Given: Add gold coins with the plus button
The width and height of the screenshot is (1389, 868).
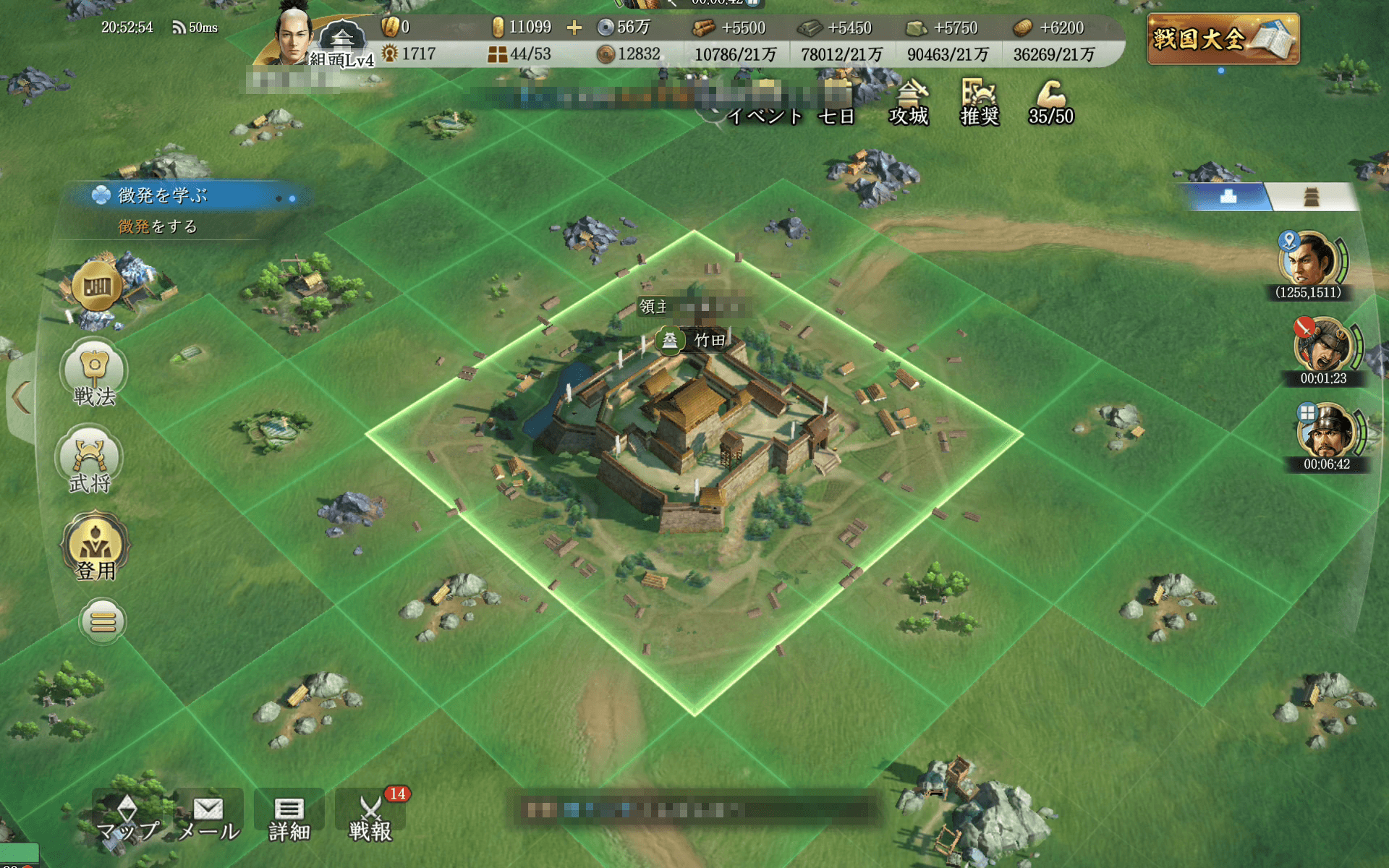Looking at the screenshot, I should (574, 27).
